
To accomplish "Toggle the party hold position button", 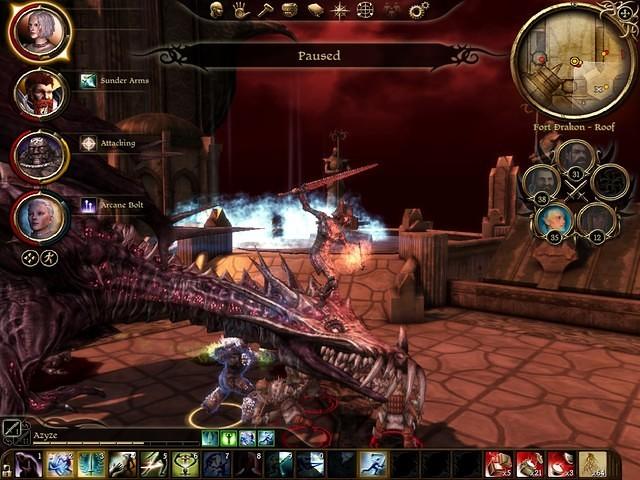I will 30,258.
